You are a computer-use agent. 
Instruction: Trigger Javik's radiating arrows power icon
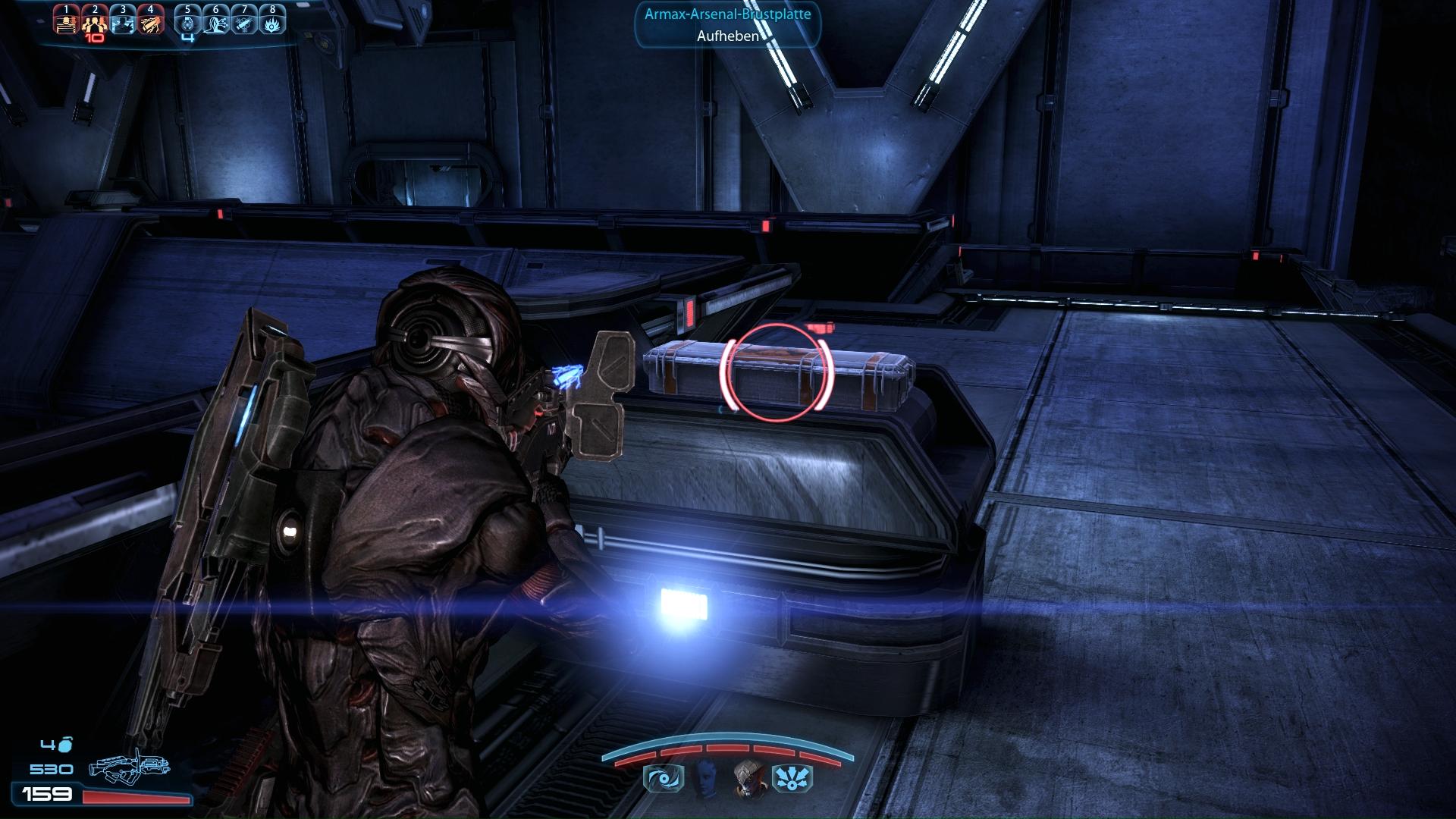[792, 779]
